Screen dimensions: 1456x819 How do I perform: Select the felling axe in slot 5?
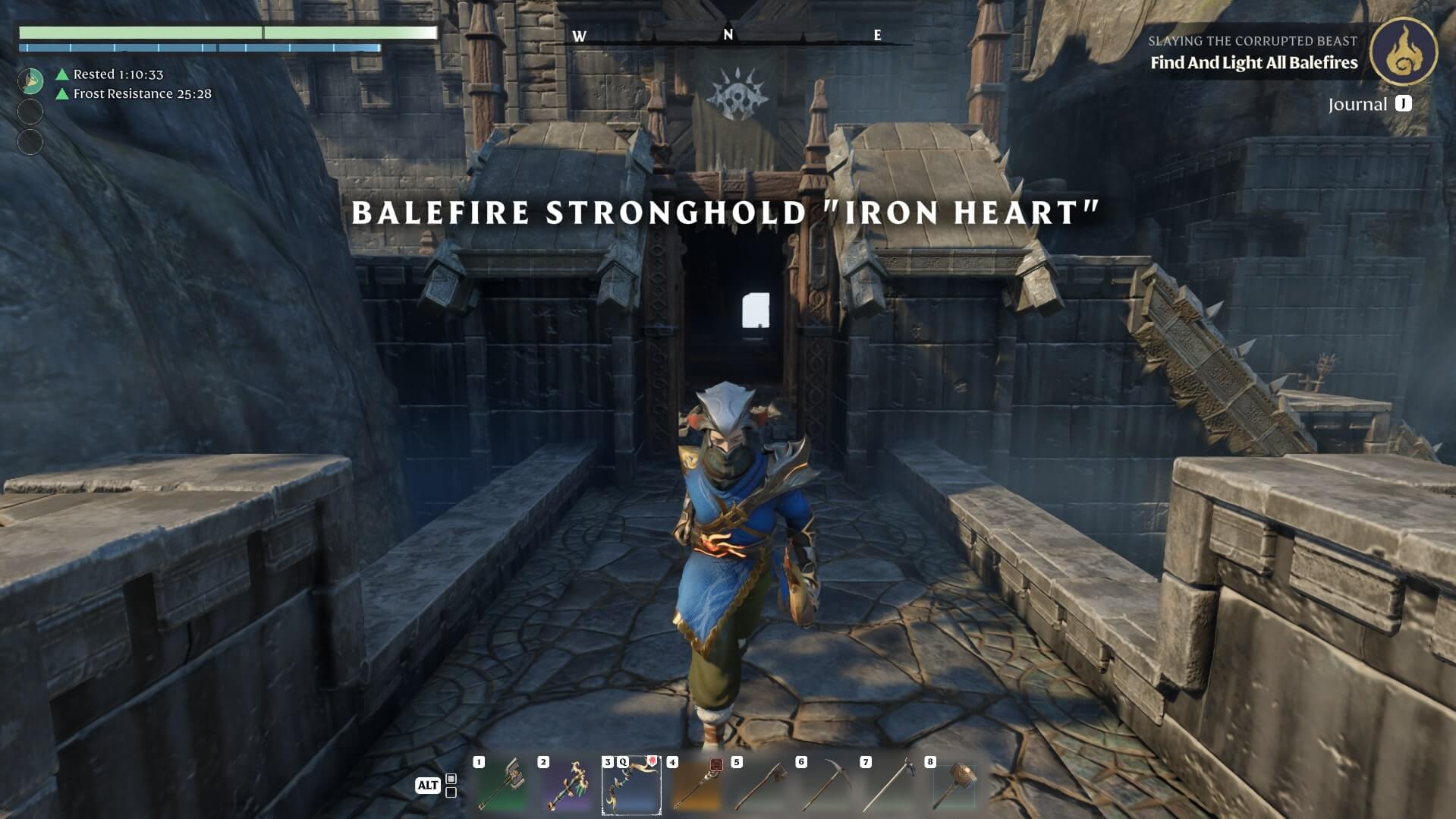(760, 786)
